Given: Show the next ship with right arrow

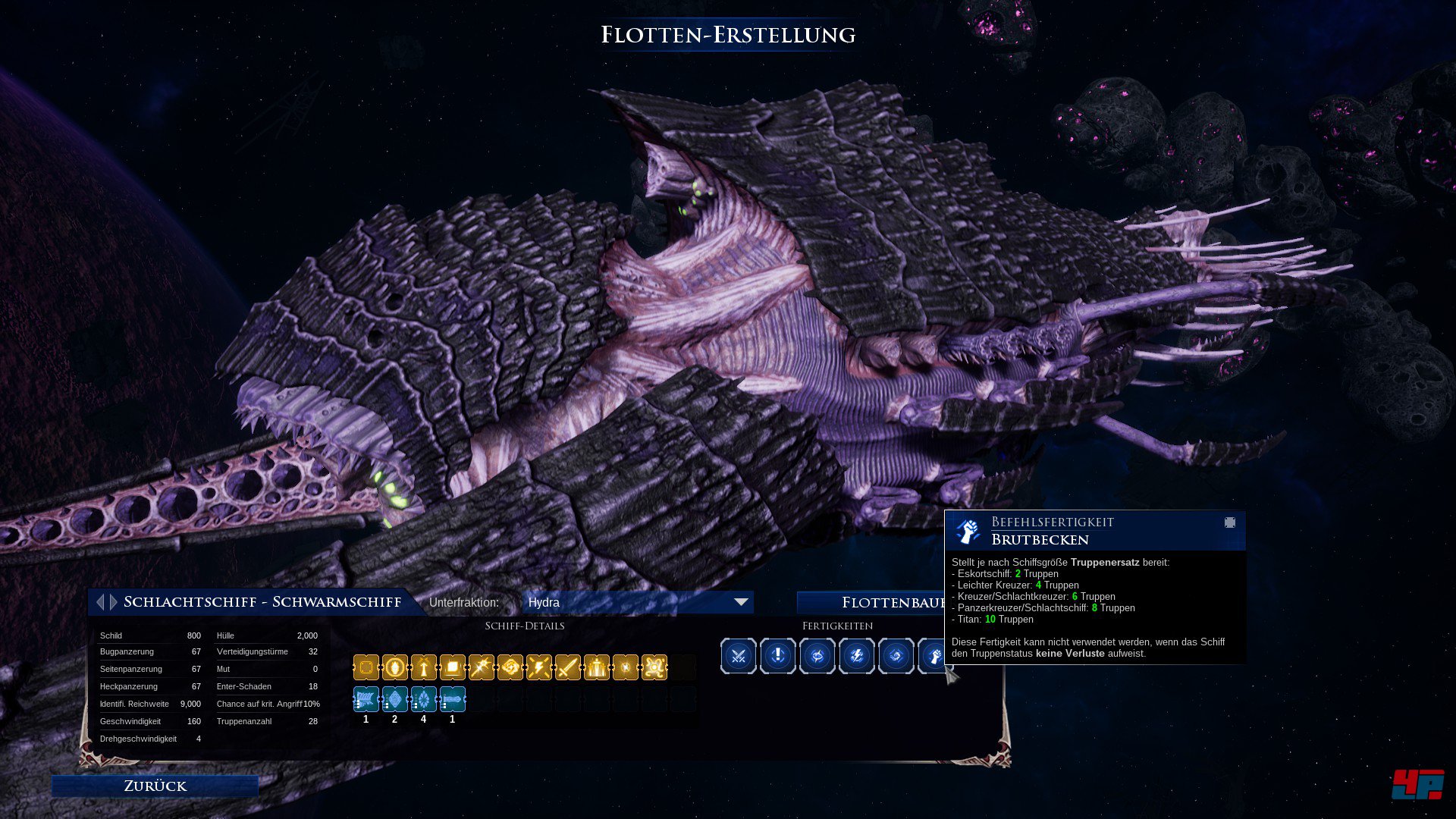Looking at the screenshot, I should click(114, 602).
